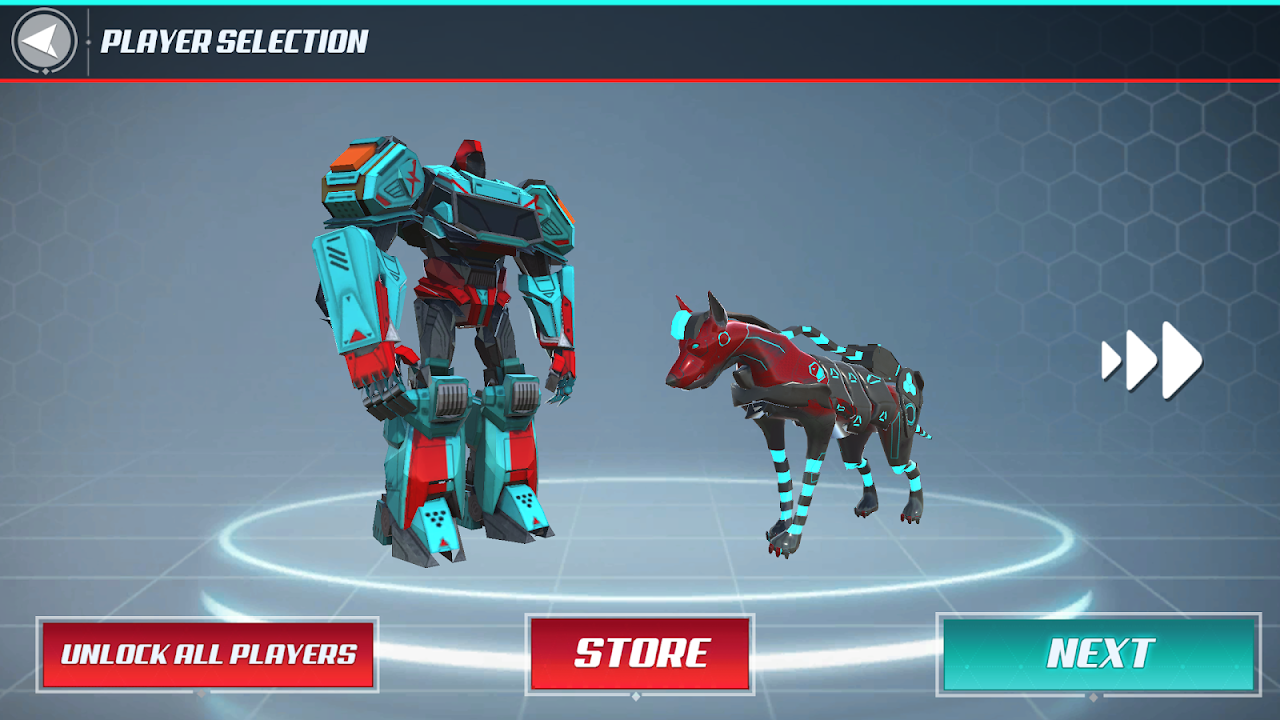Screen dimensions: 1280x720
Task: Go back using the arrow button
Action: click(x=44, y=42)
